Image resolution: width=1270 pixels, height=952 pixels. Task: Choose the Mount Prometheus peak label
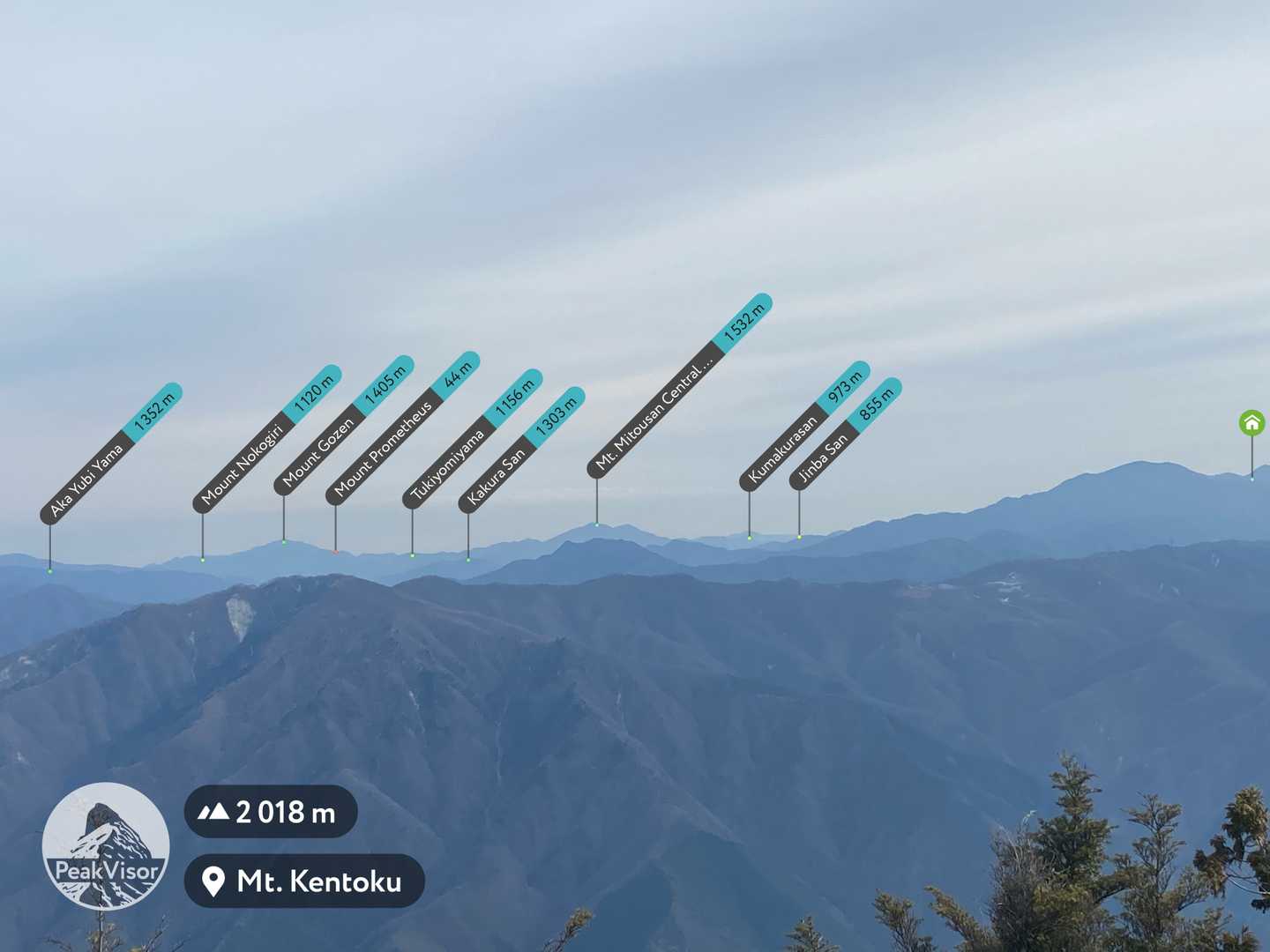point(403,428)
